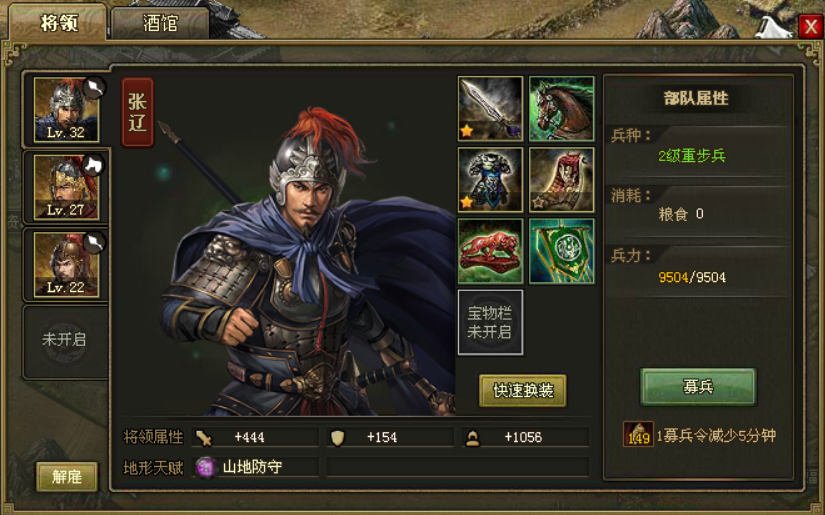Screen dimensions: 825x515
Task: Dismiss the general using 解雇
Action: pyautogui.click(x=67, y=477)
